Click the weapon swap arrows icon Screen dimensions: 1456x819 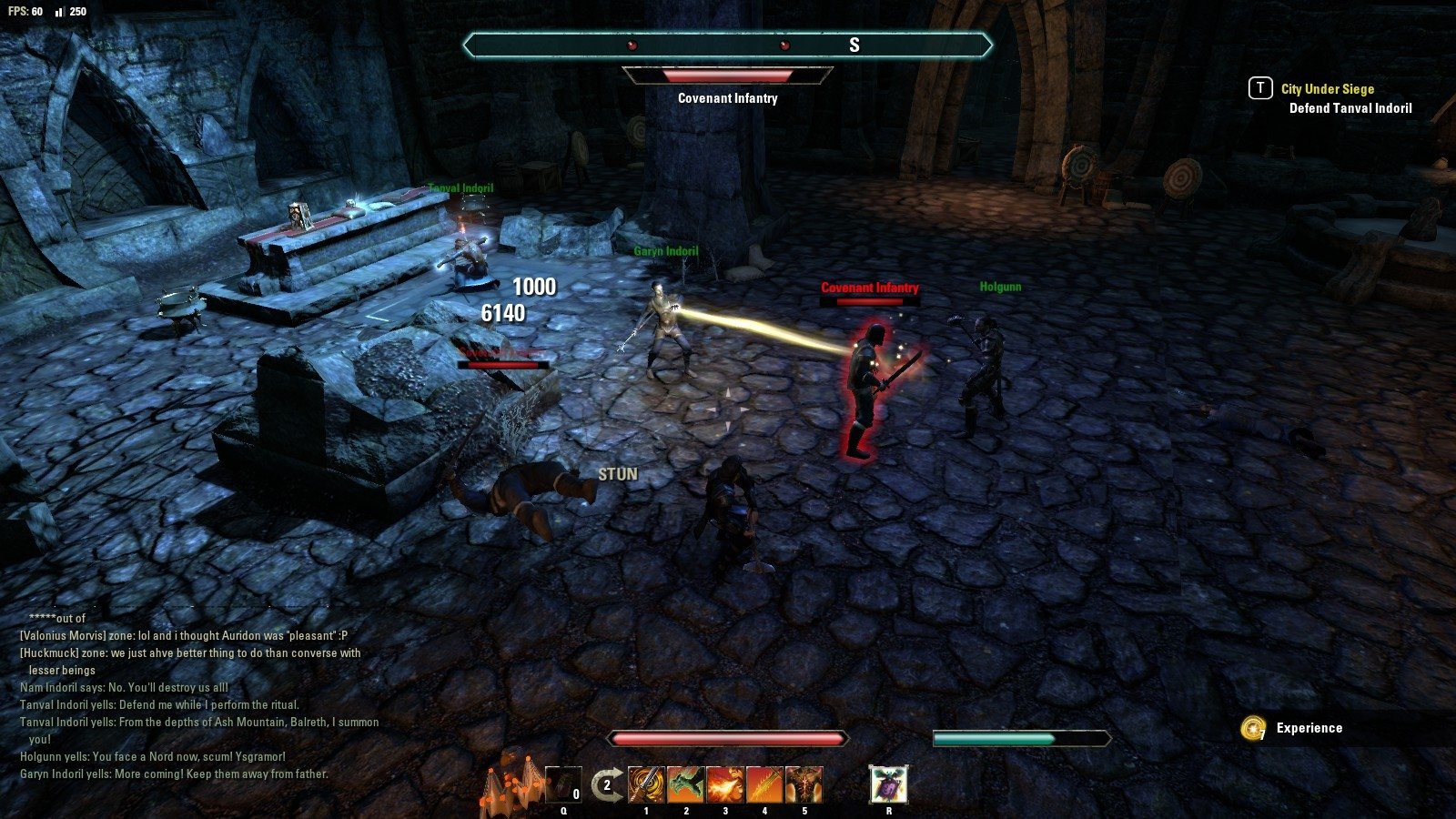pos(604,784)
